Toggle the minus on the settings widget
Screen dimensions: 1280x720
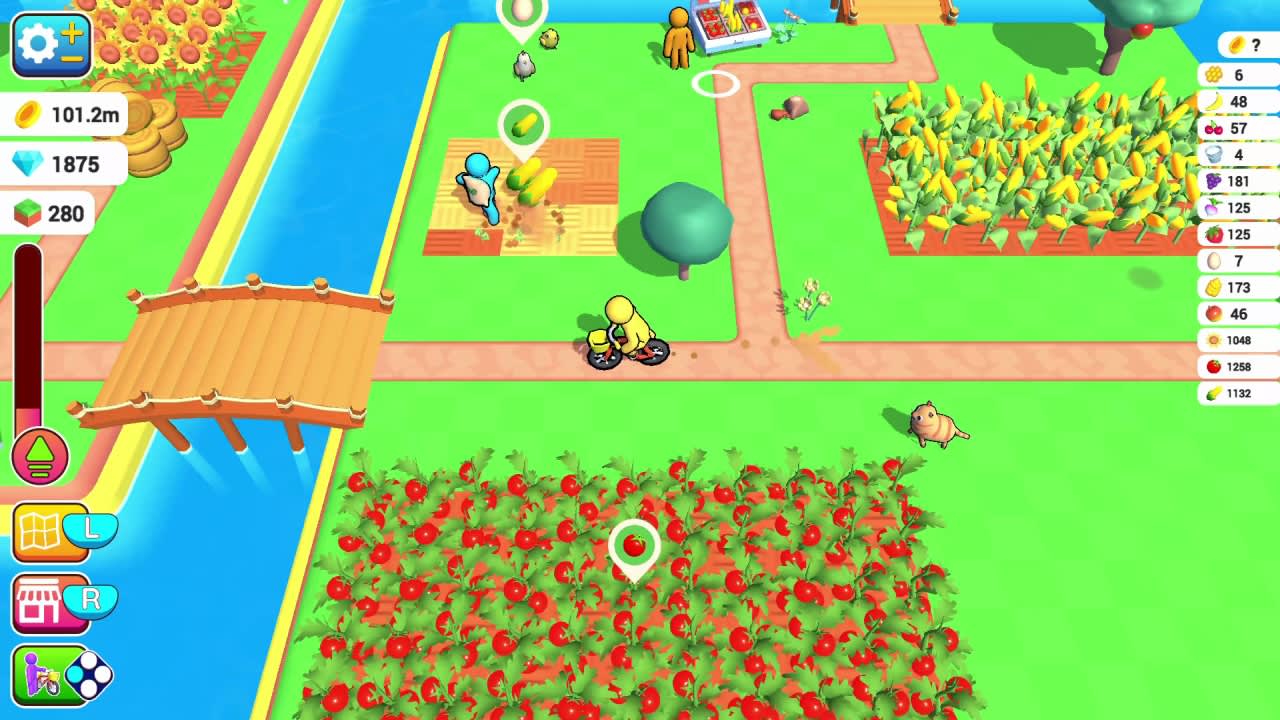(x=71, y=58)
